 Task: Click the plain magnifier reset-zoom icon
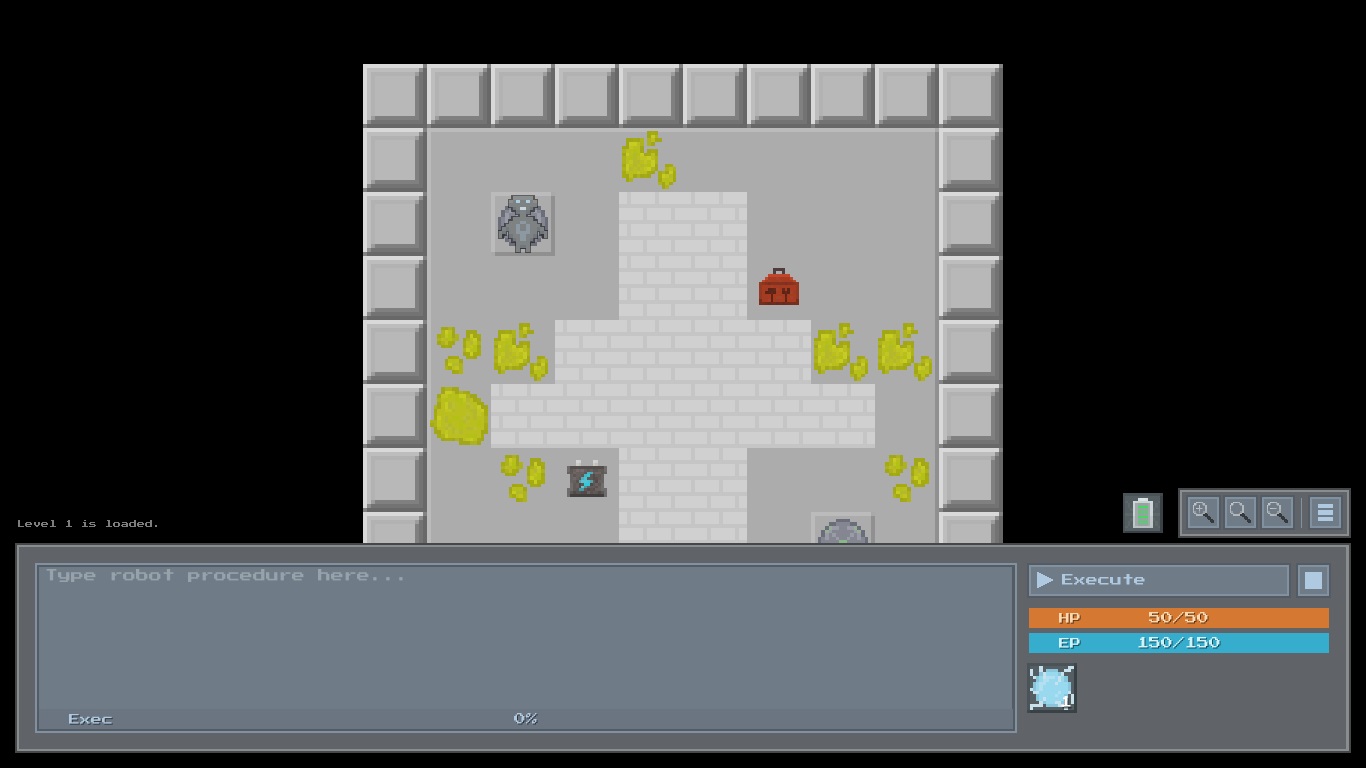(1240, 512)
